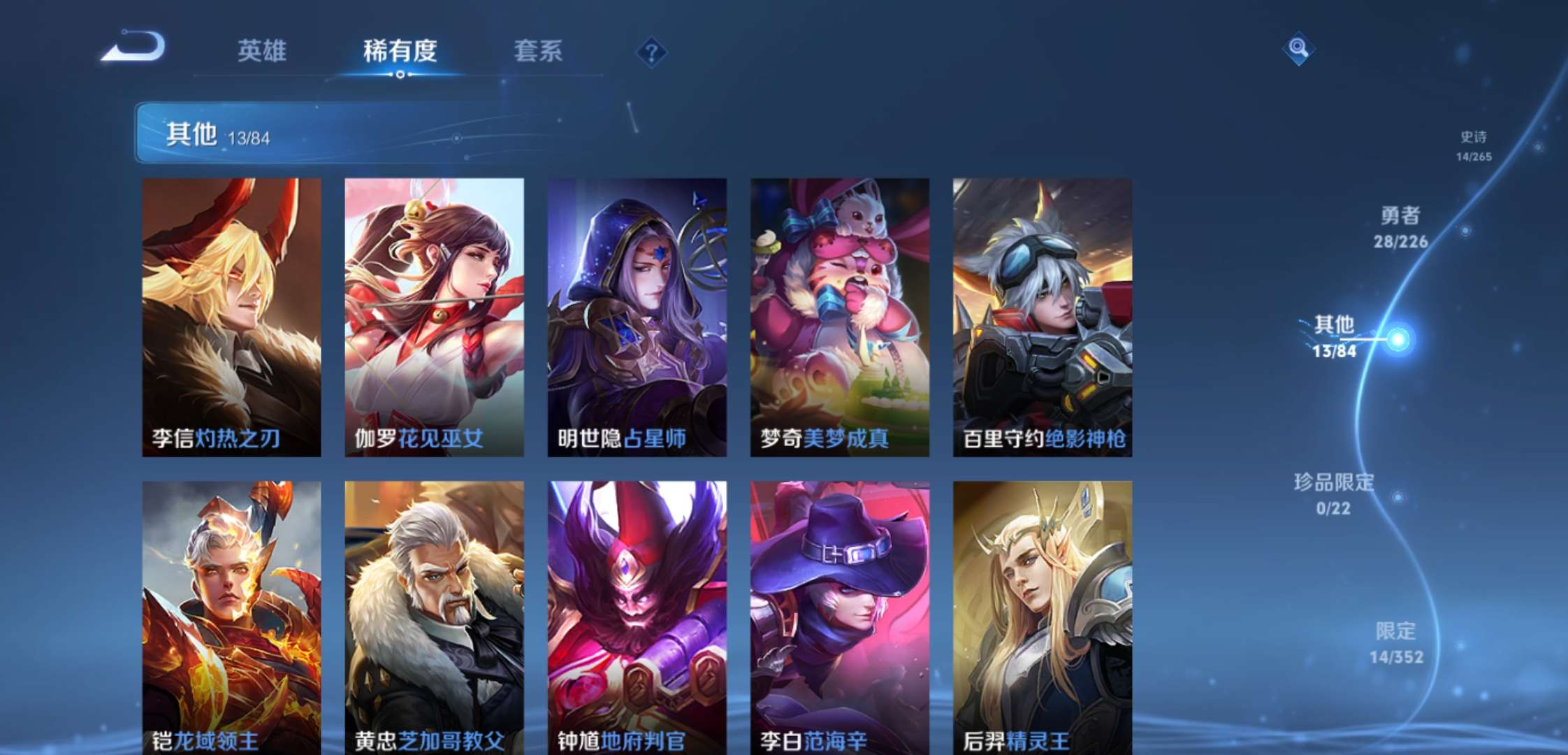Image resolution: width=1568 pixels, height=755 pixels.
Task: Switch to the 套系 tab
Action: point(538,52)
